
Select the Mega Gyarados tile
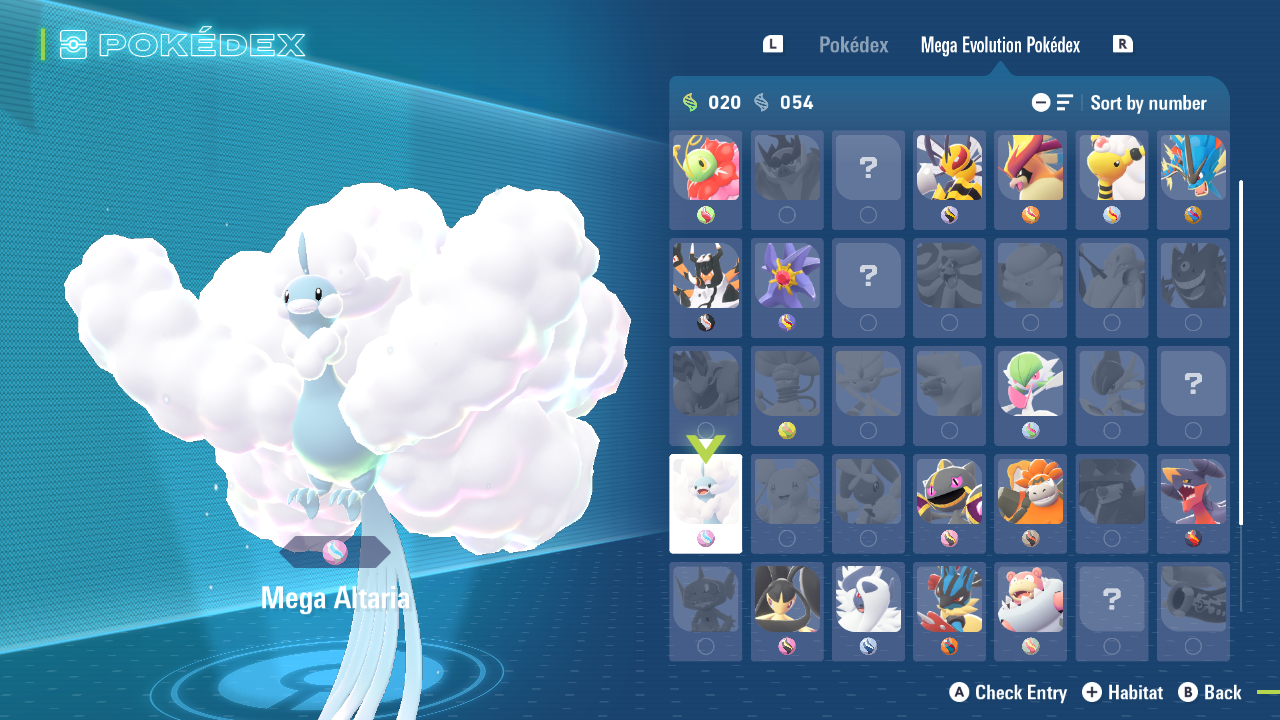1193,168
